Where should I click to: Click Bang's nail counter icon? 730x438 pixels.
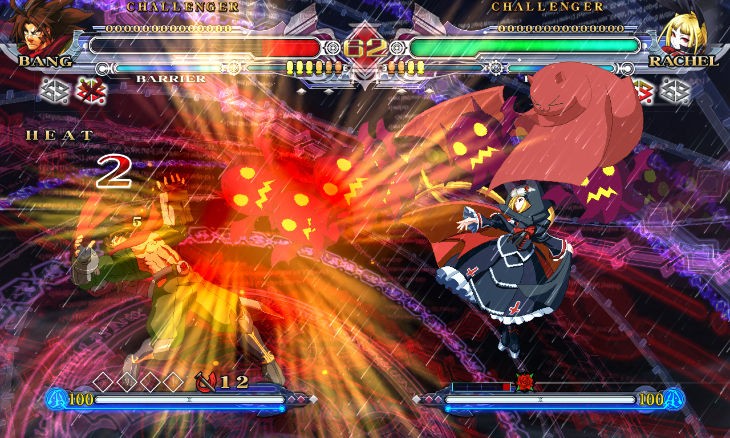pos(208,380)
